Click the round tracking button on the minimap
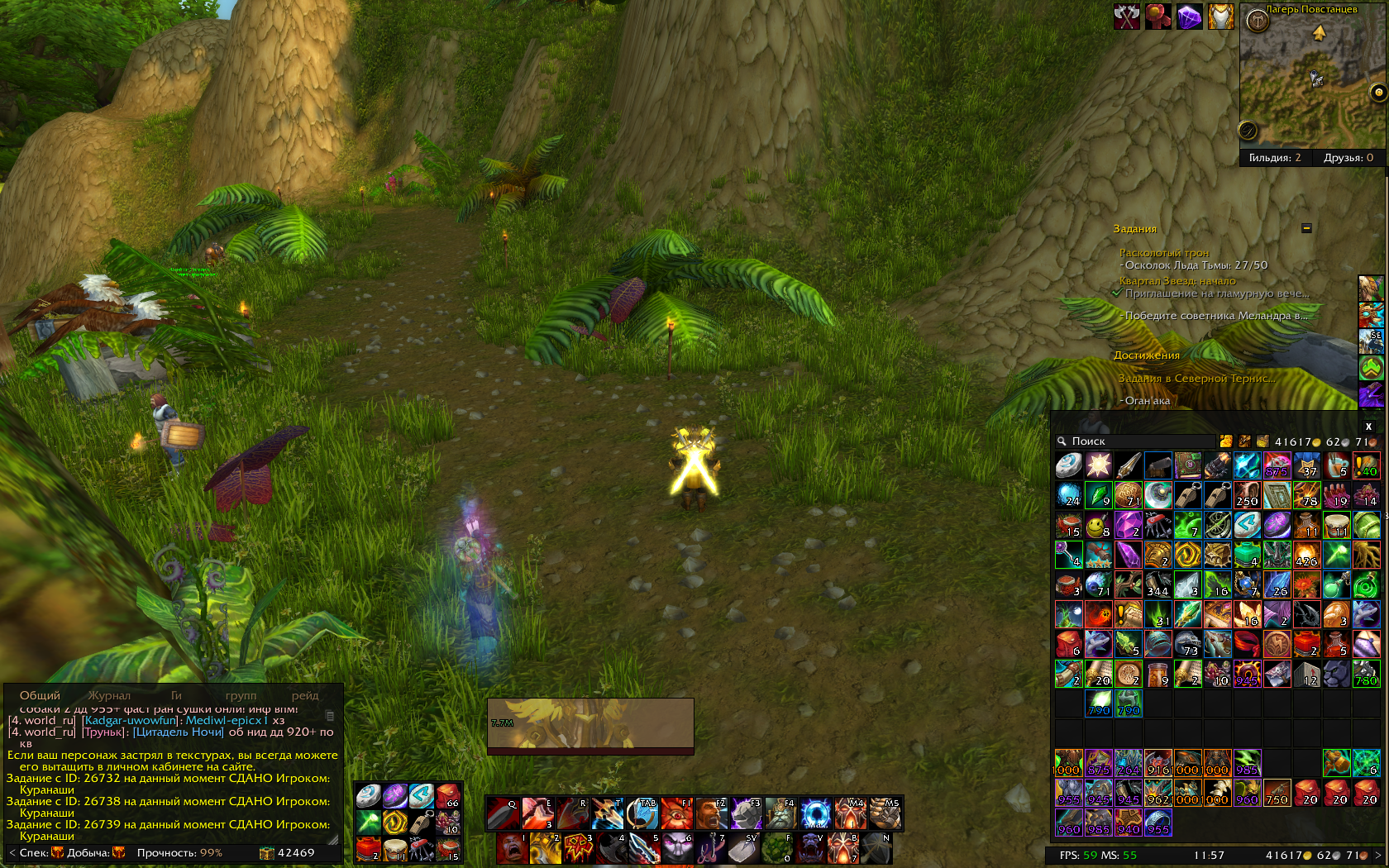The image size is (1389, 868). point(1257,21)
